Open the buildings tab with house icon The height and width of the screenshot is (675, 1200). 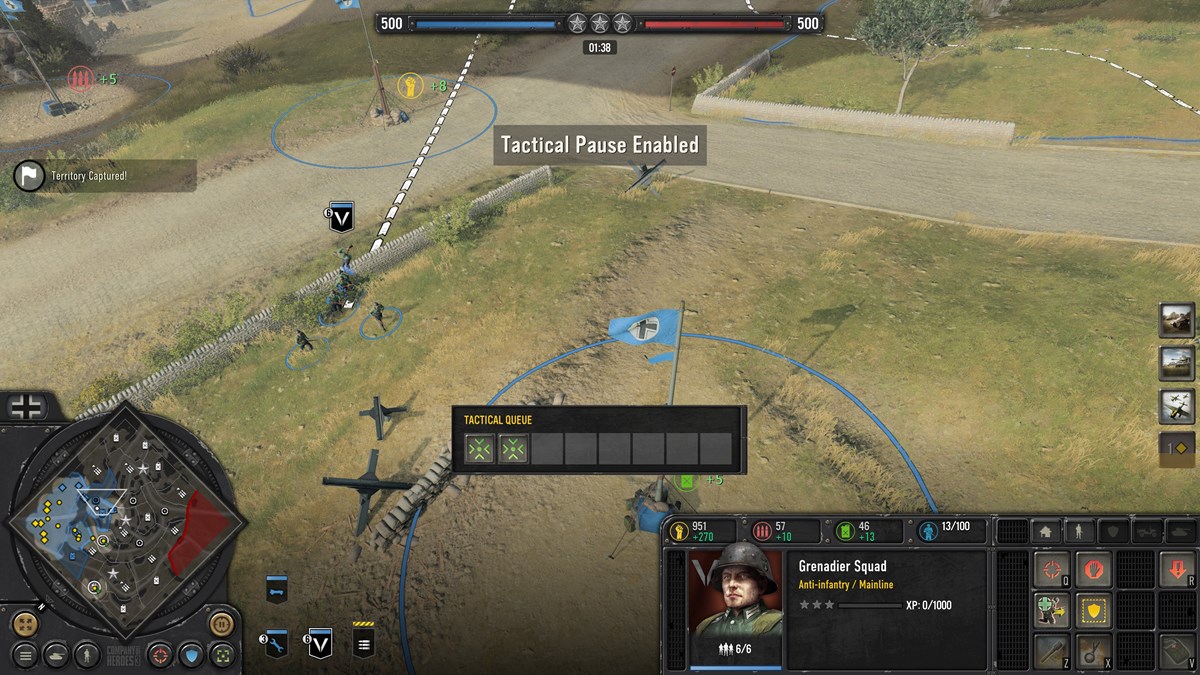click(x=1045, y=531)
